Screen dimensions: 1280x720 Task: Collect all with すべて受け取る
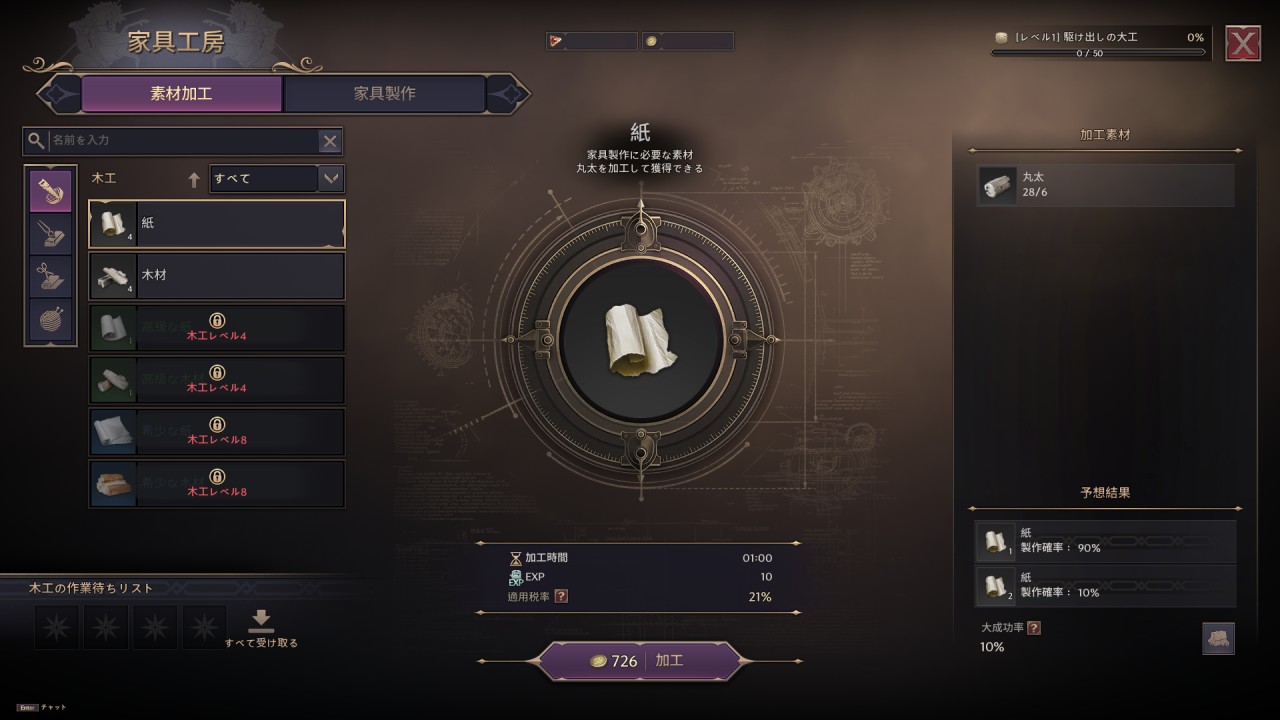tap(261, 629)
